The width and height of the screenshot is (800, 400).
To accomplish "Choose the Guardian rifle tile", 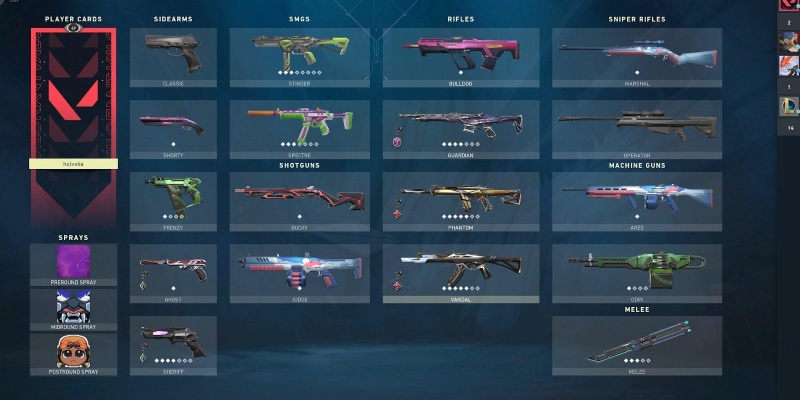I will click(461, 129).
